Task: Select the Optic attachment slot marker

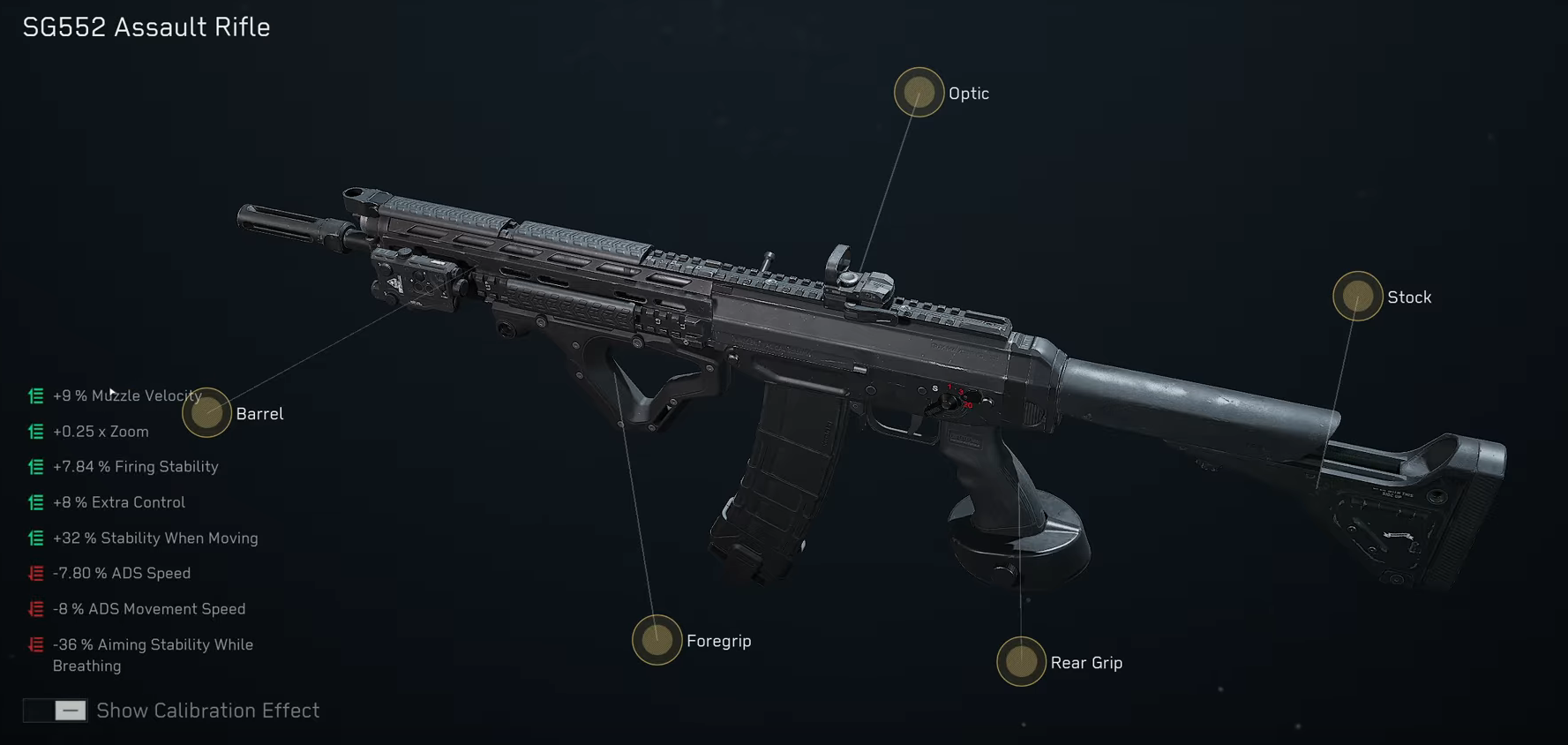Action: click(919, 92)
